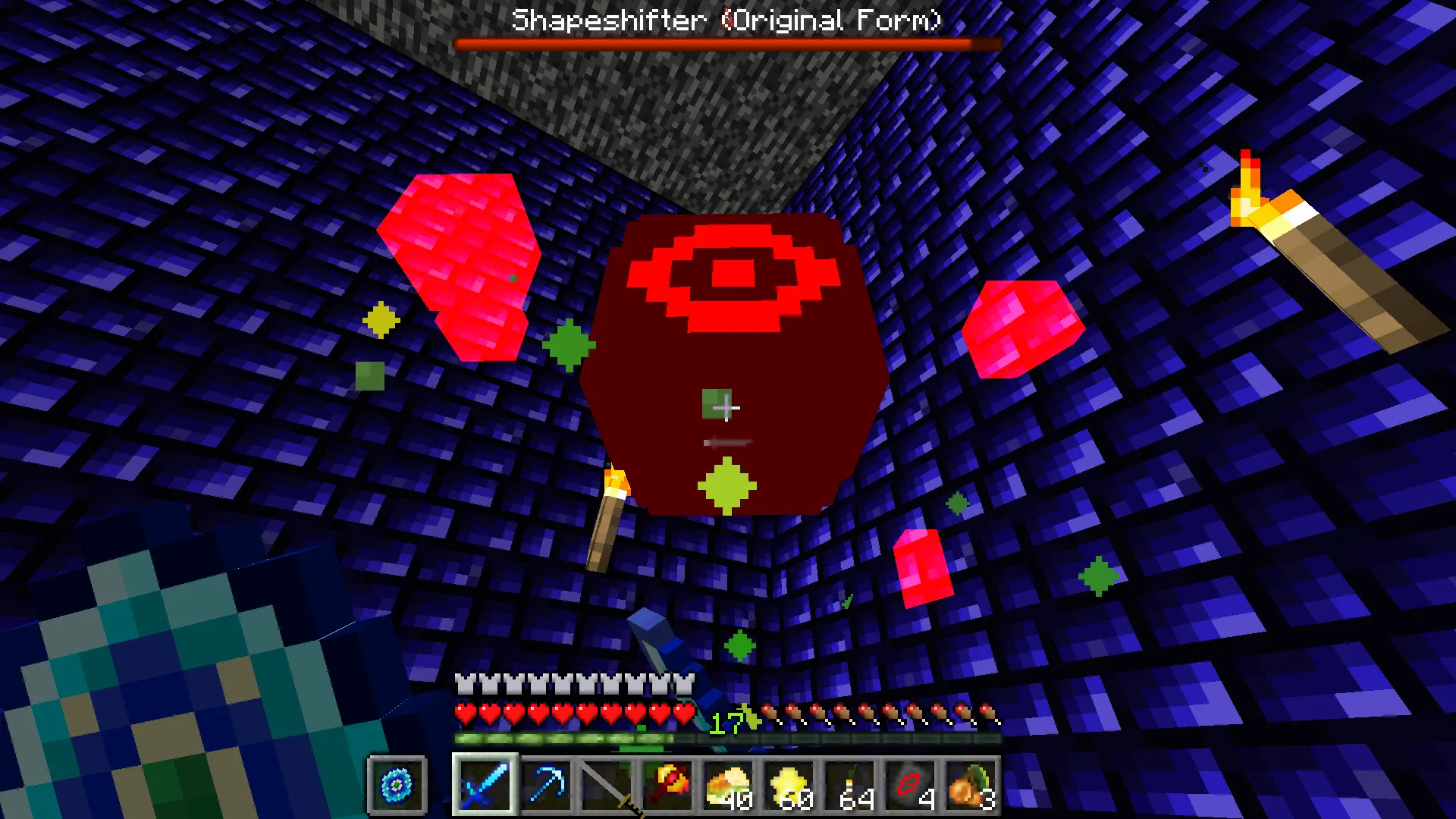The height and width of the screenshot is (819, 1456).
Task: Select the diamond sword in the hotbar
Action: tap(485, 785)
